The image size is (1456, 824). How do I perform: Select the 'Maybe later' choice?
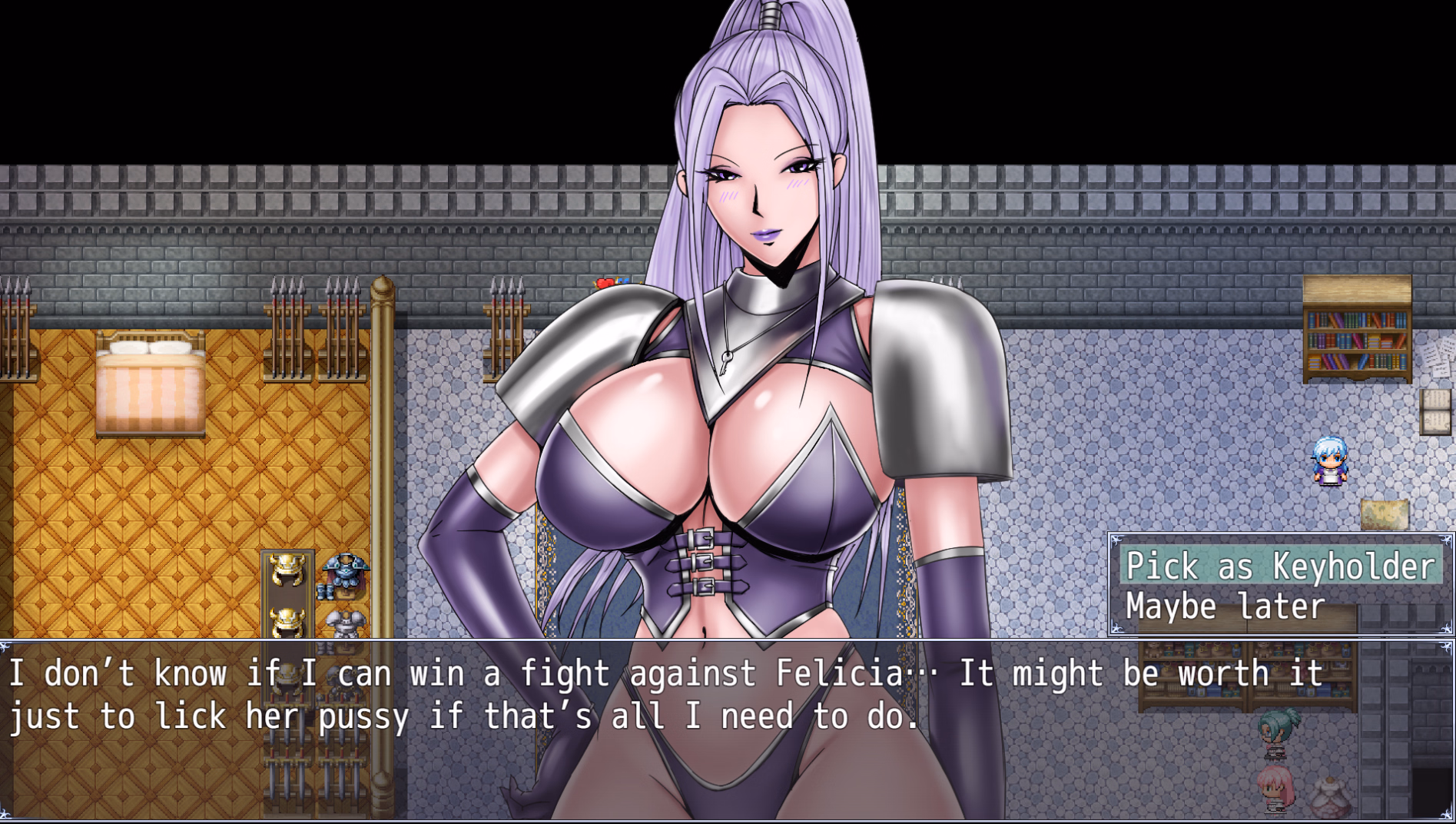click(1225, 606)
